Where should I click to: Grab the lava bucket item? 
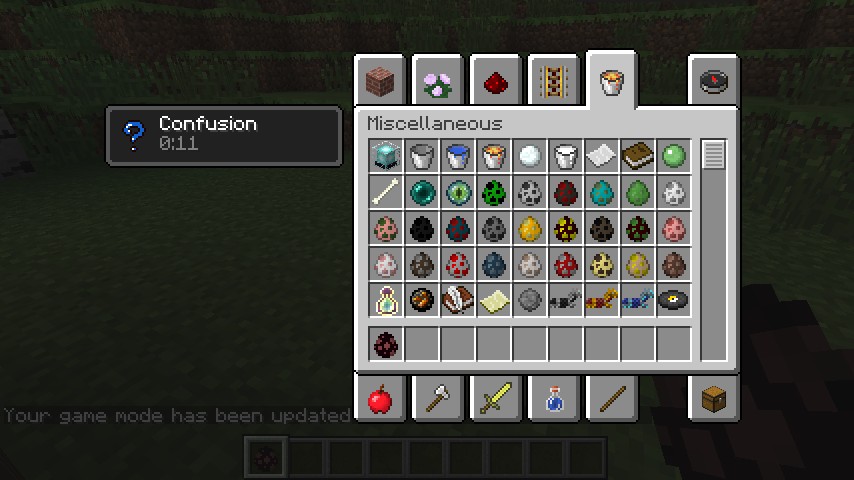click(x=494, y=156)
